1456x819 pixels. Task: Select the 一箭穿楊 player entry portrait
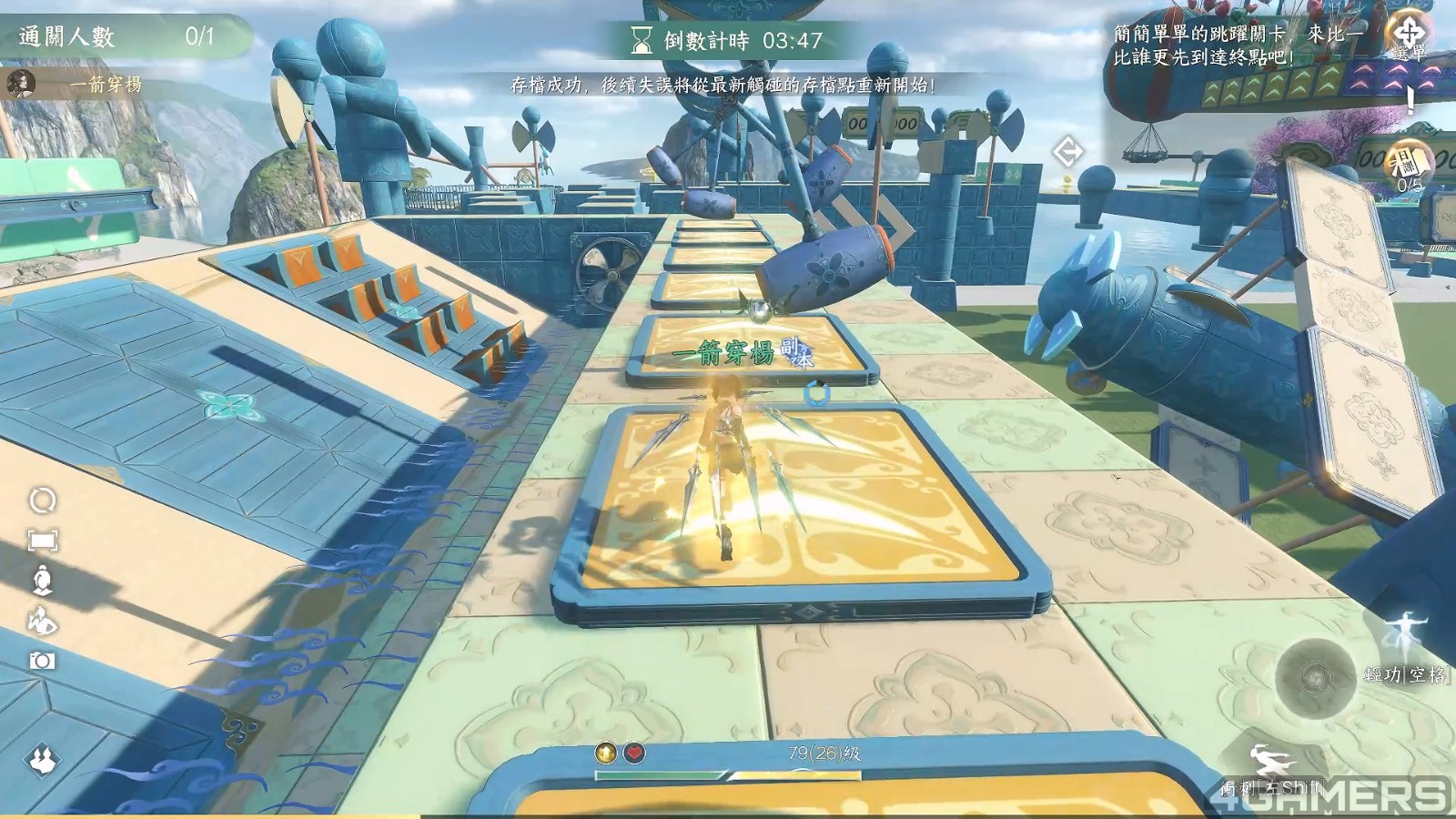pos(21,84)
